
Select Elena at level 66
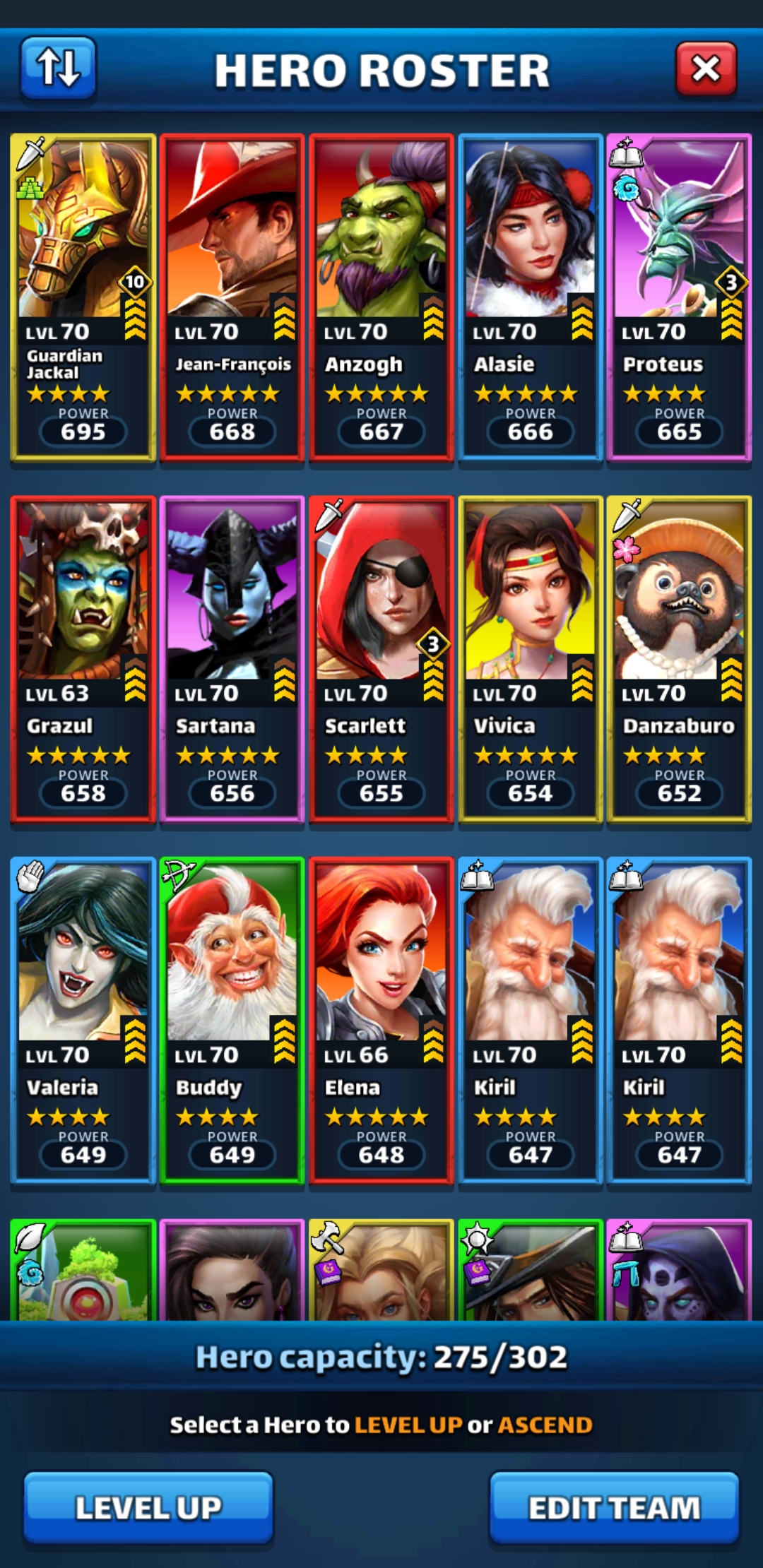click(x=381, y=1020)
